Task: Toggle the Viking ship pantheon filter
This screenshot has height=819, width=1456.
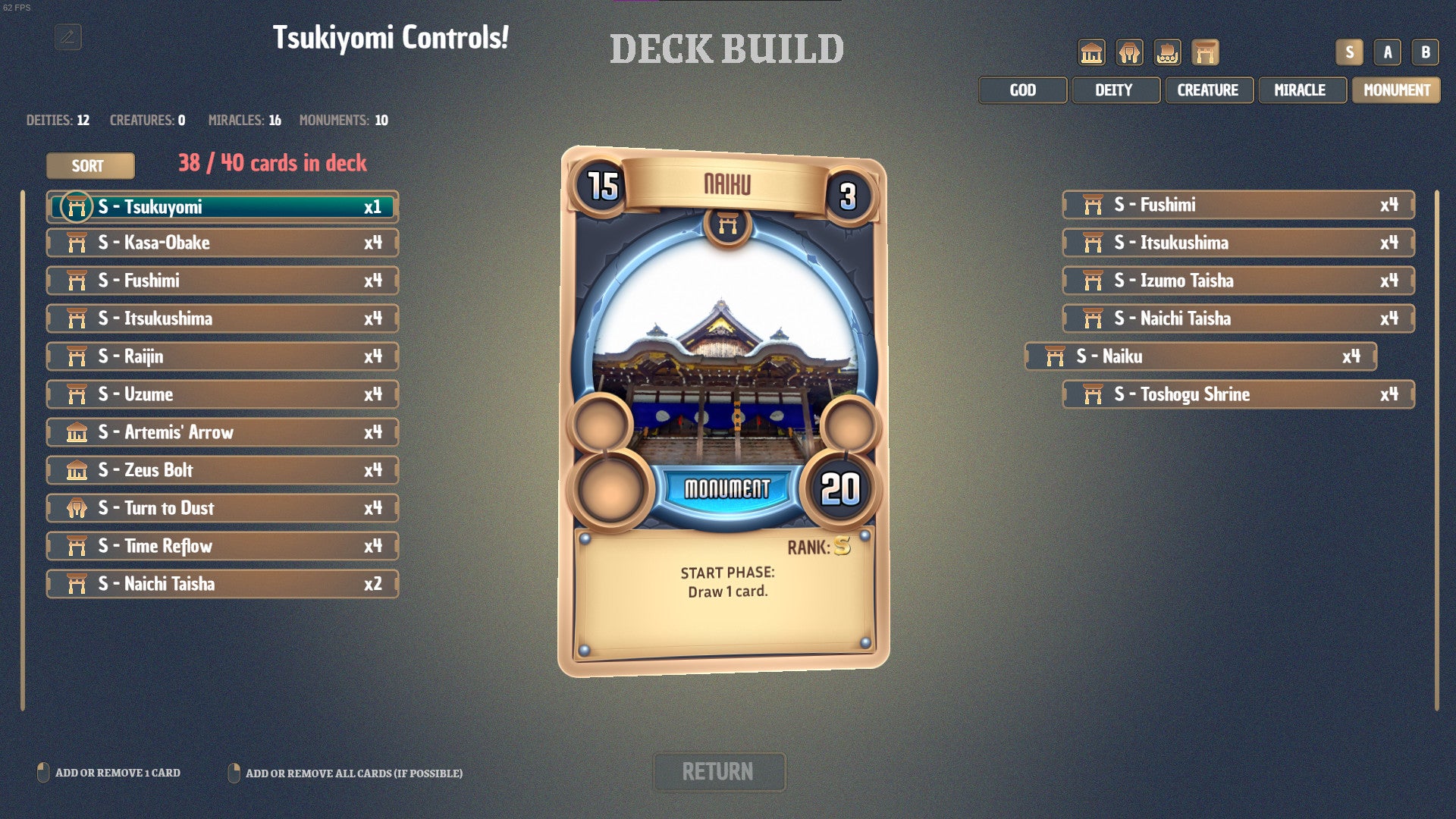Action: [x=1167, y=52]
